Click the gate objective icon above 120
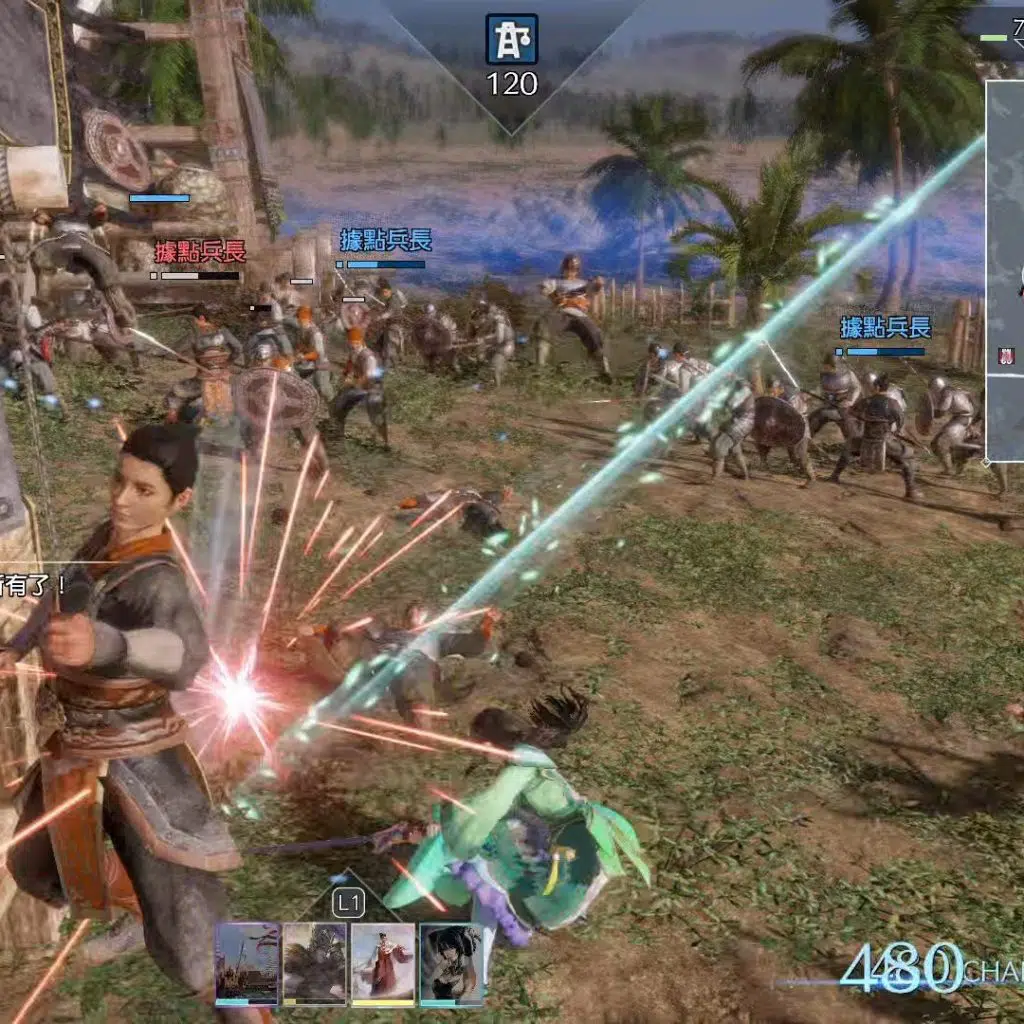1024x1024 pixels. [x=512, y=40]
